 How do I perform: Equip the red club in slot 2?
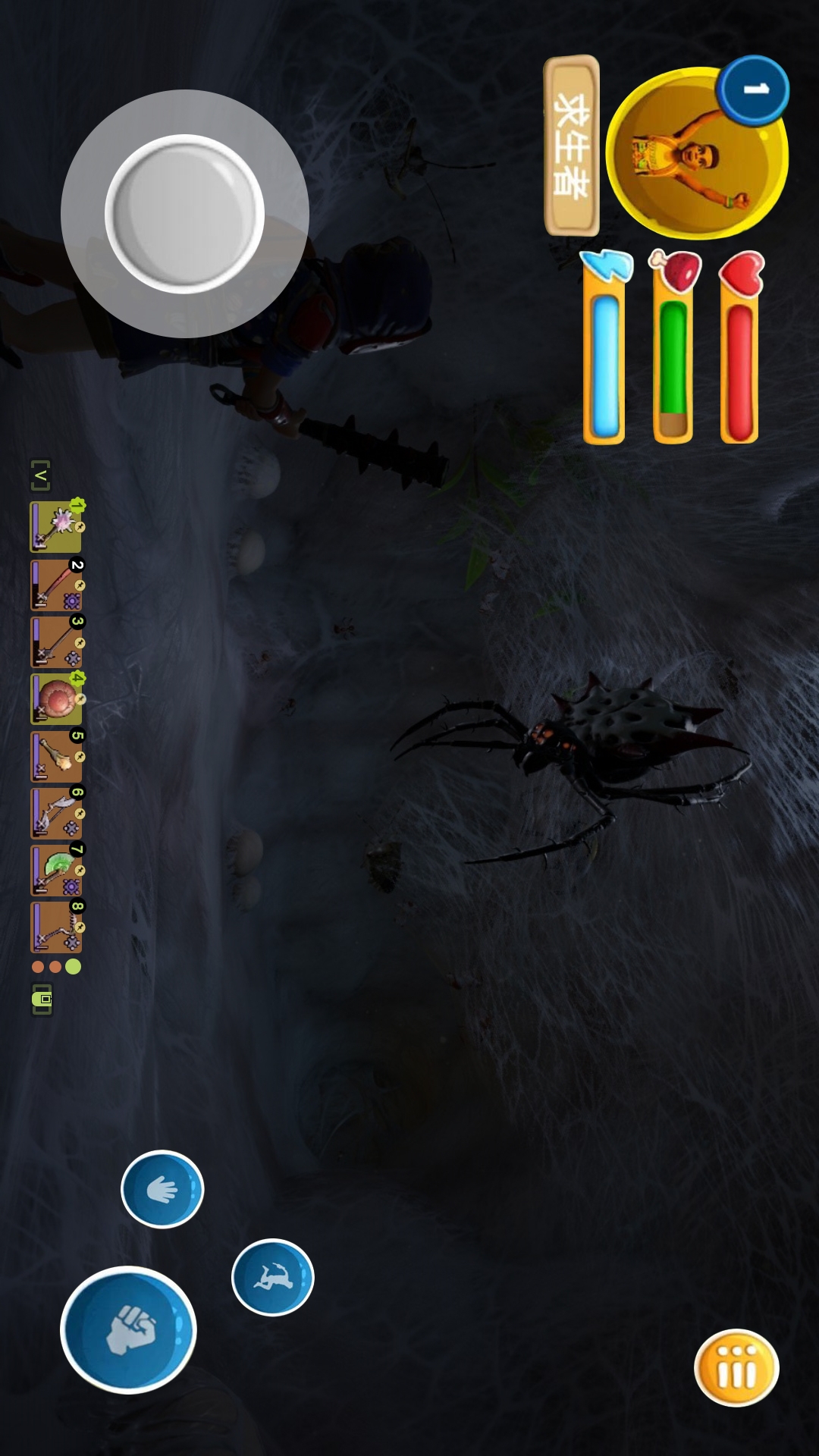point(56,585)
